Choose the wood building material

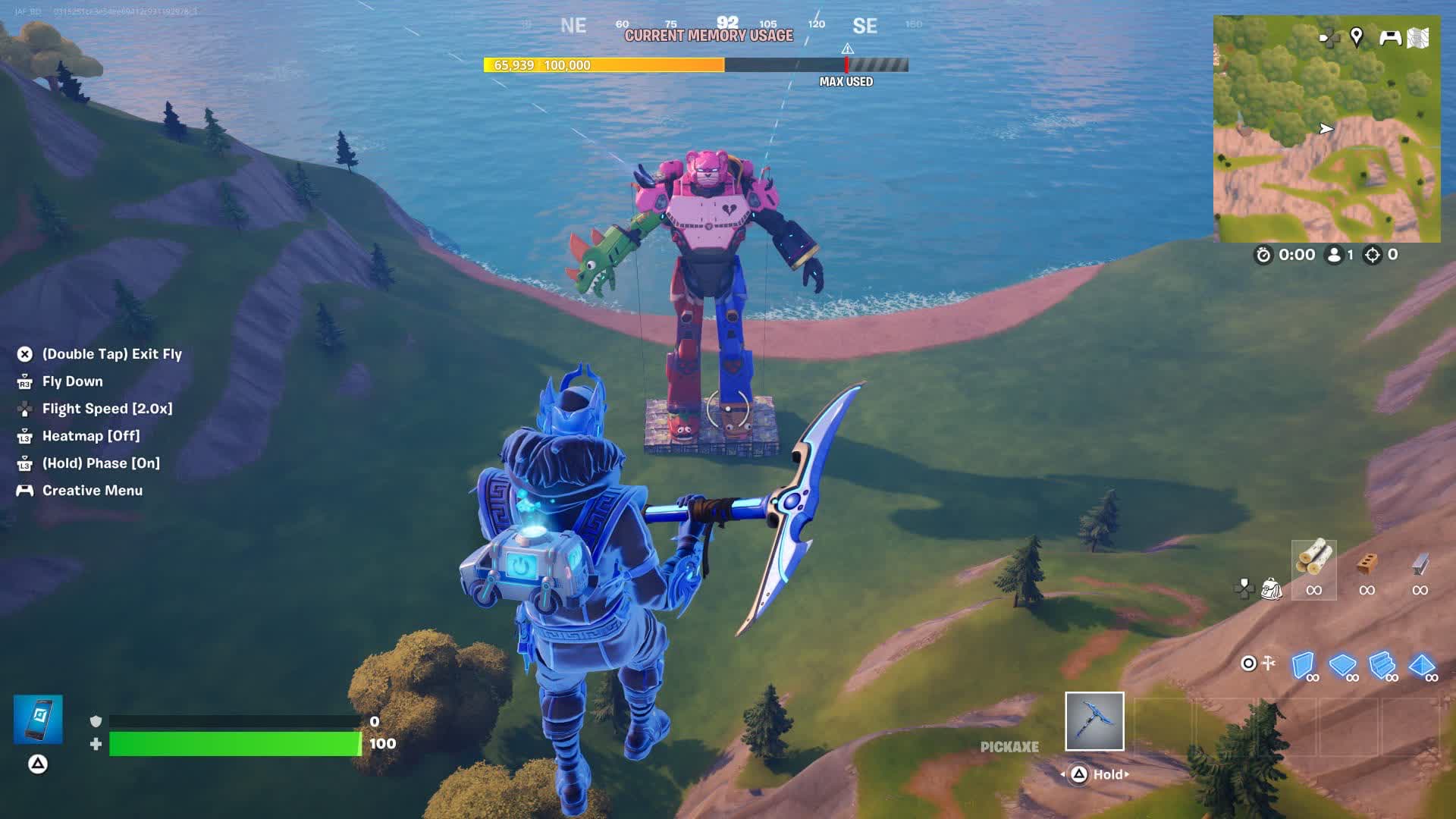click(1313, 562)
